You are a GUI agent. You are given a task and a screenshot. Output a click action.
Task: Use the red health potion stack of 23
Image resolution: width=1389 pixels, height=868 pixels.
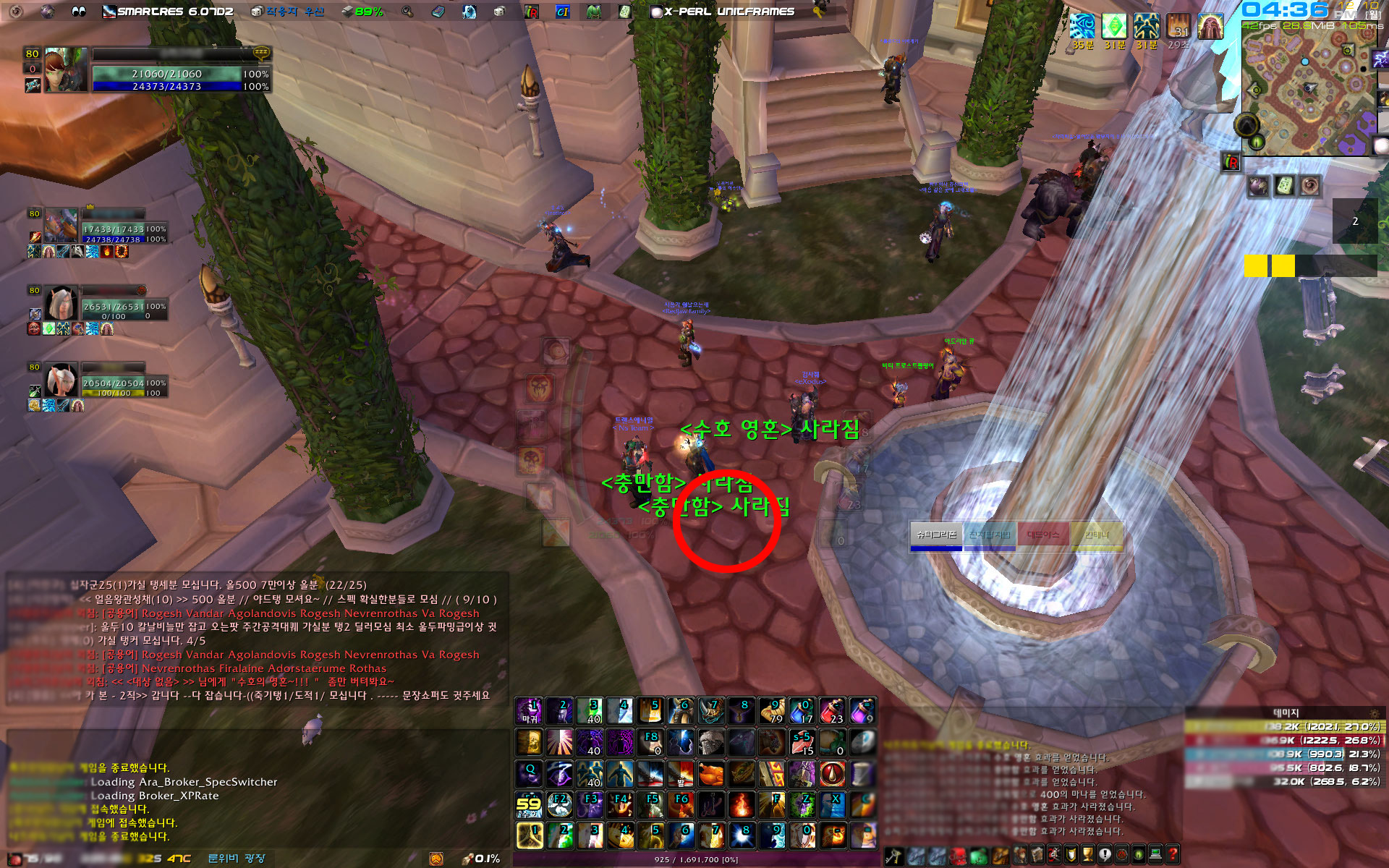pyautogui.click(x=832, y=711)
